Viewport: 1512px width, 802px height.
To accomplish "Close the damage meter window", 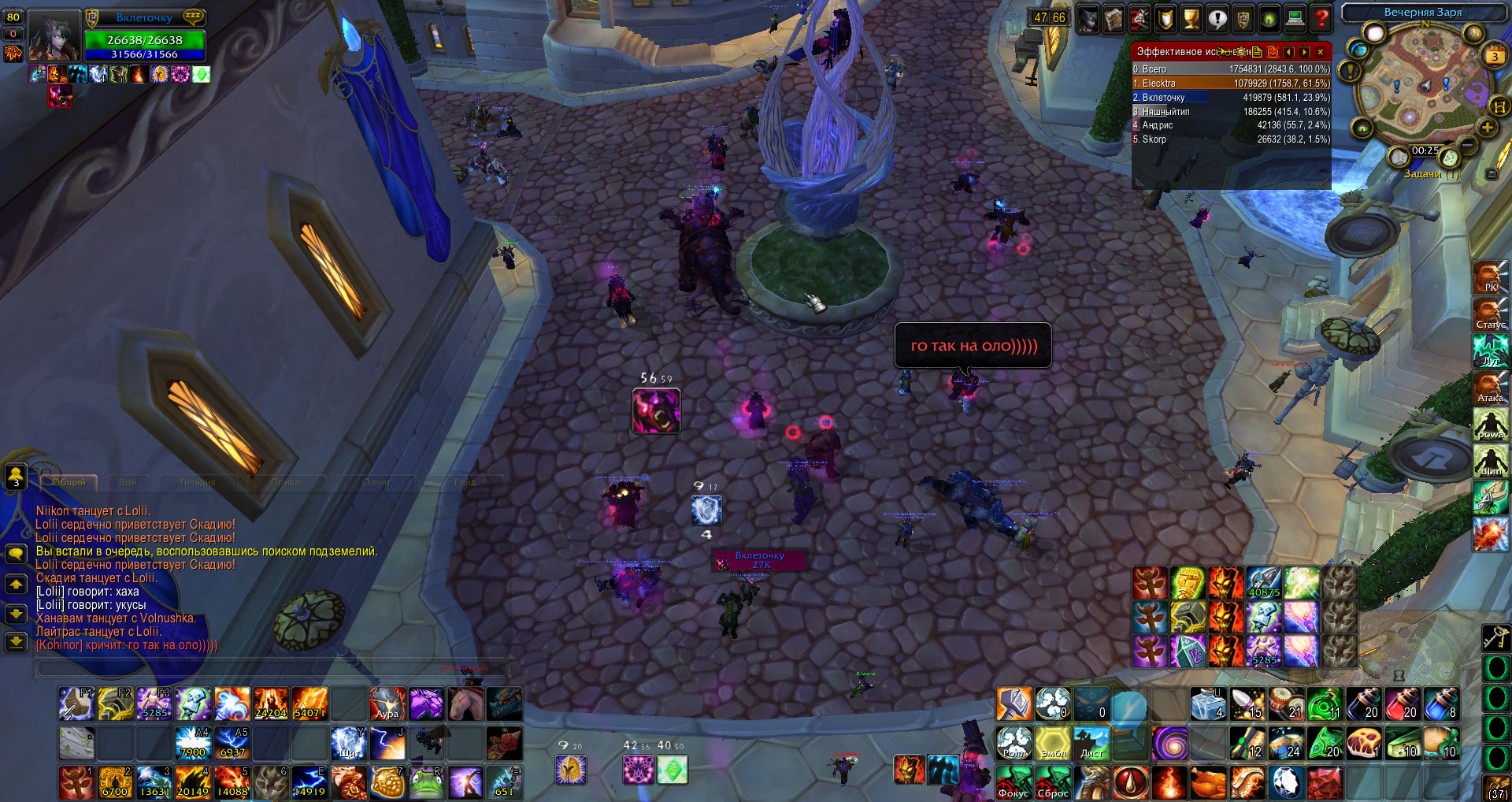I will (x=1321, y=52).
